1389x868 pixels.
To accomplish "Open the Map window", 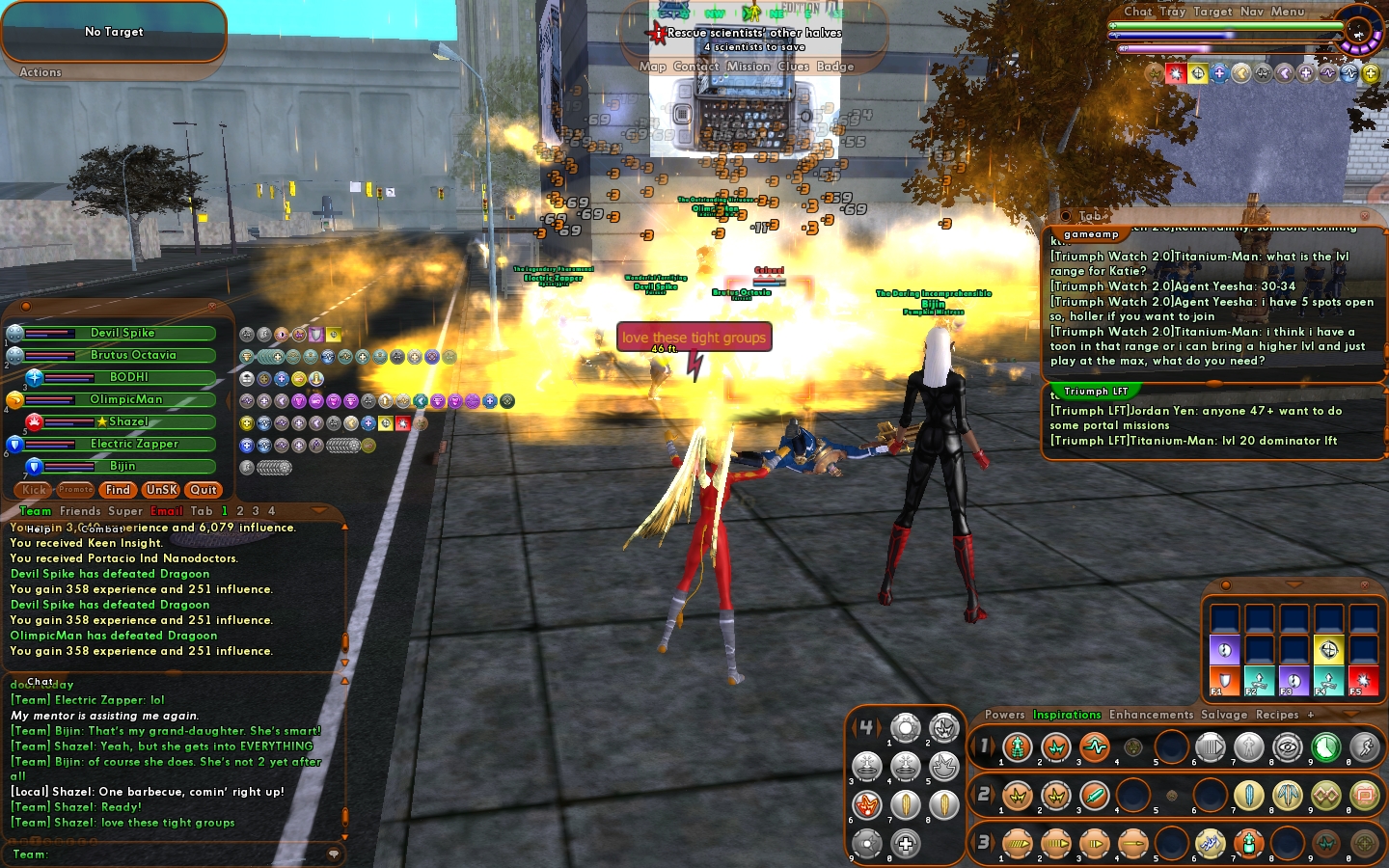I will [x=652, y=67].
